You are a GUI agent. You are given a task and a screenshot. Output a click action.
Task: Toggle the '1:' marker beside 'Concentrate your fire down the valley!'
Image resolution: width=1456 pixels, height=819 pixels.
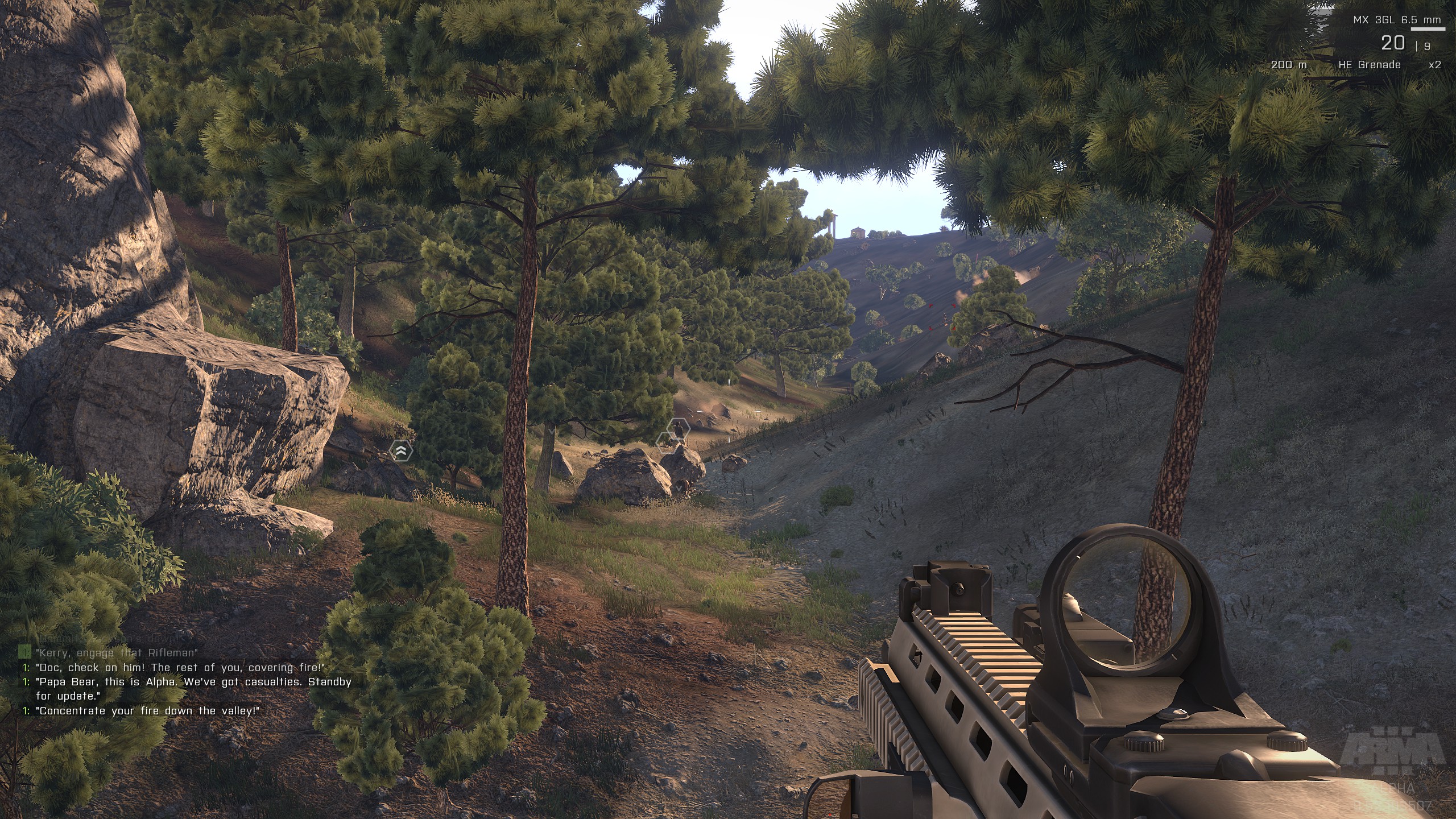pos(26,710)
